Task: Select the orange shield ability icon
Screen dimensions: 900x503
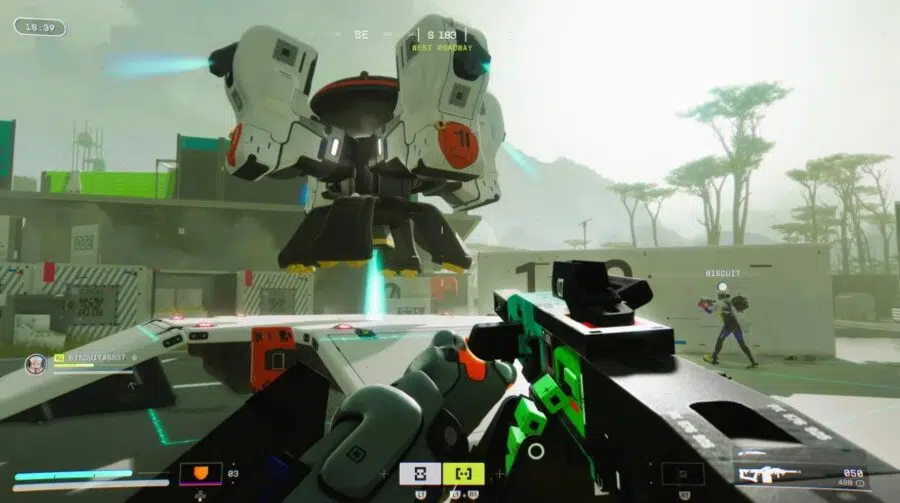Action: coord(200,473)
